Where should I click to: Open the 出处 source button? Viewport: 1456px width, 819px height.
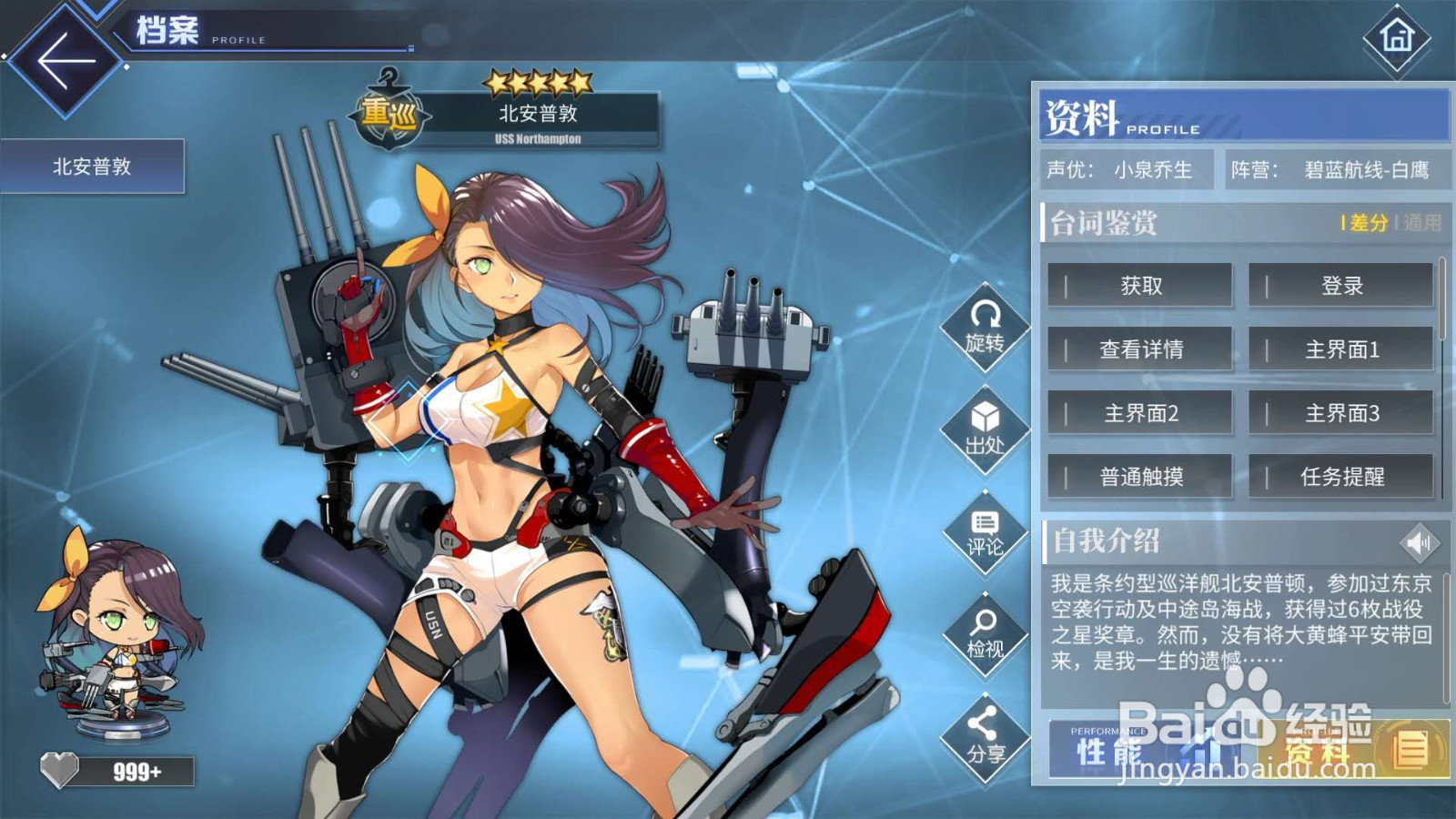tap(985, 430)
